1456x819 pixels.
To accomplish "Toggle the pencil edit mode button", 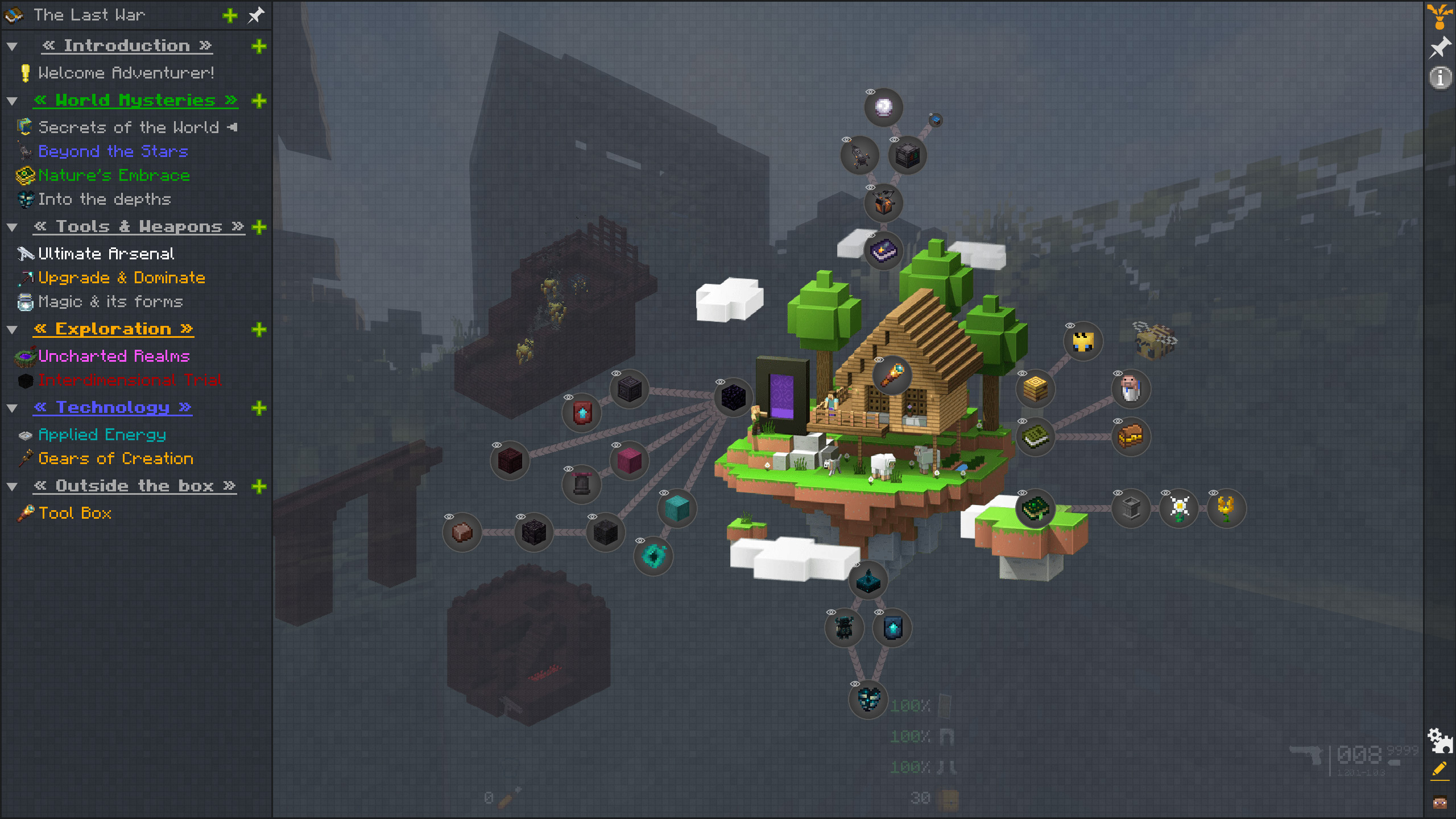I will point(1440,770).
